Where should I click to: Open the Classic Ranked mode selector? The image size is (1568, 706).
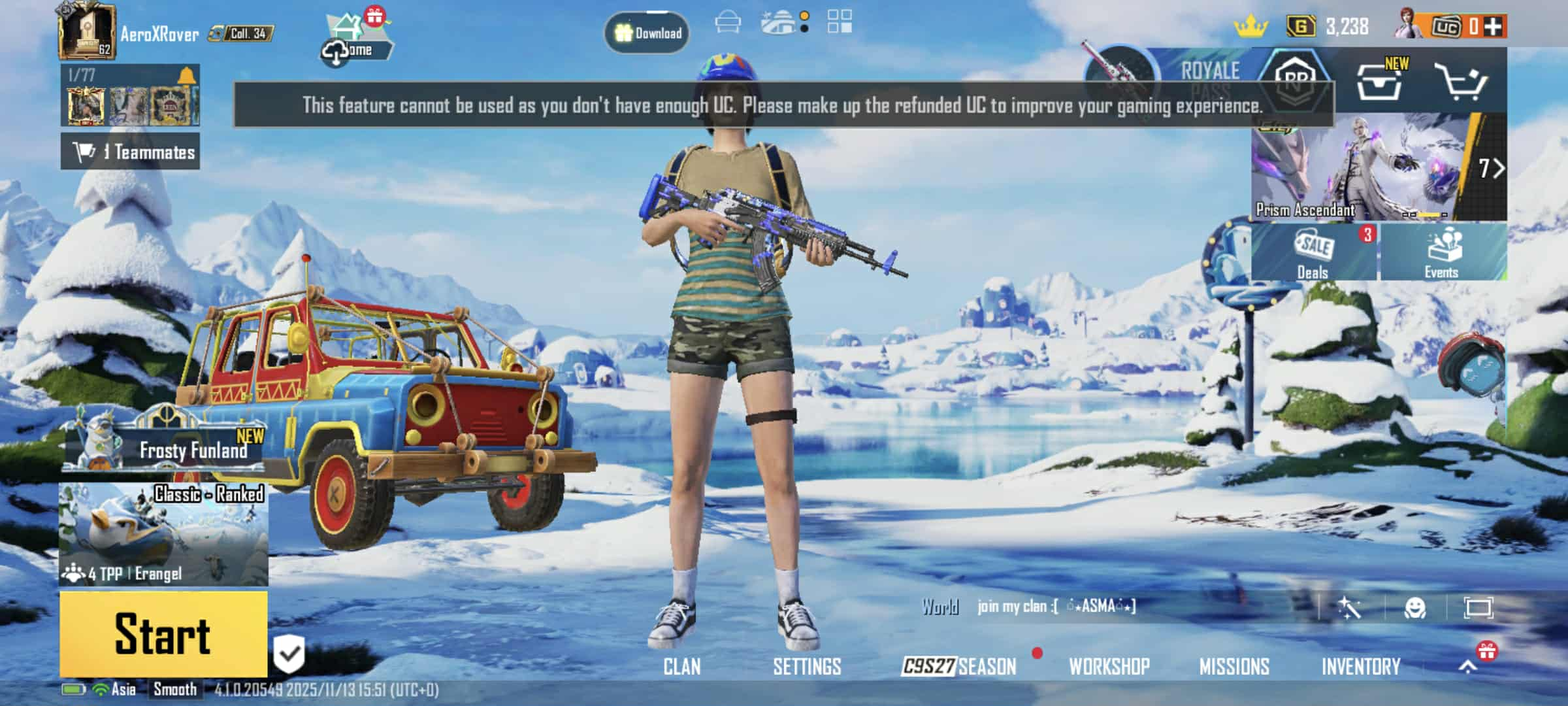[163, 534]
